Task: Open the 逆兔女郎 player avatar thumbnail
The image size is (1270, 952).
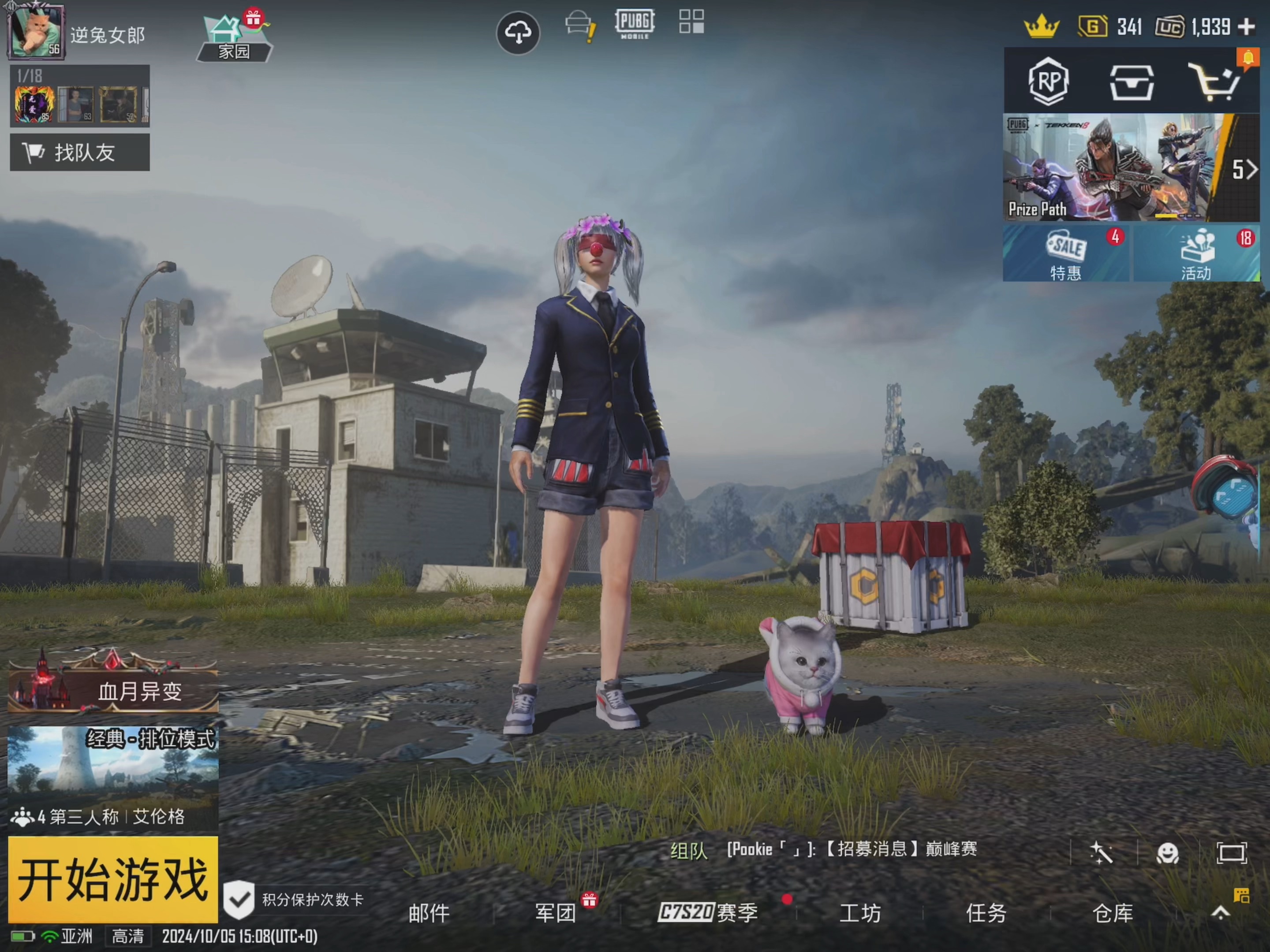Action: (x=36, y=32)
